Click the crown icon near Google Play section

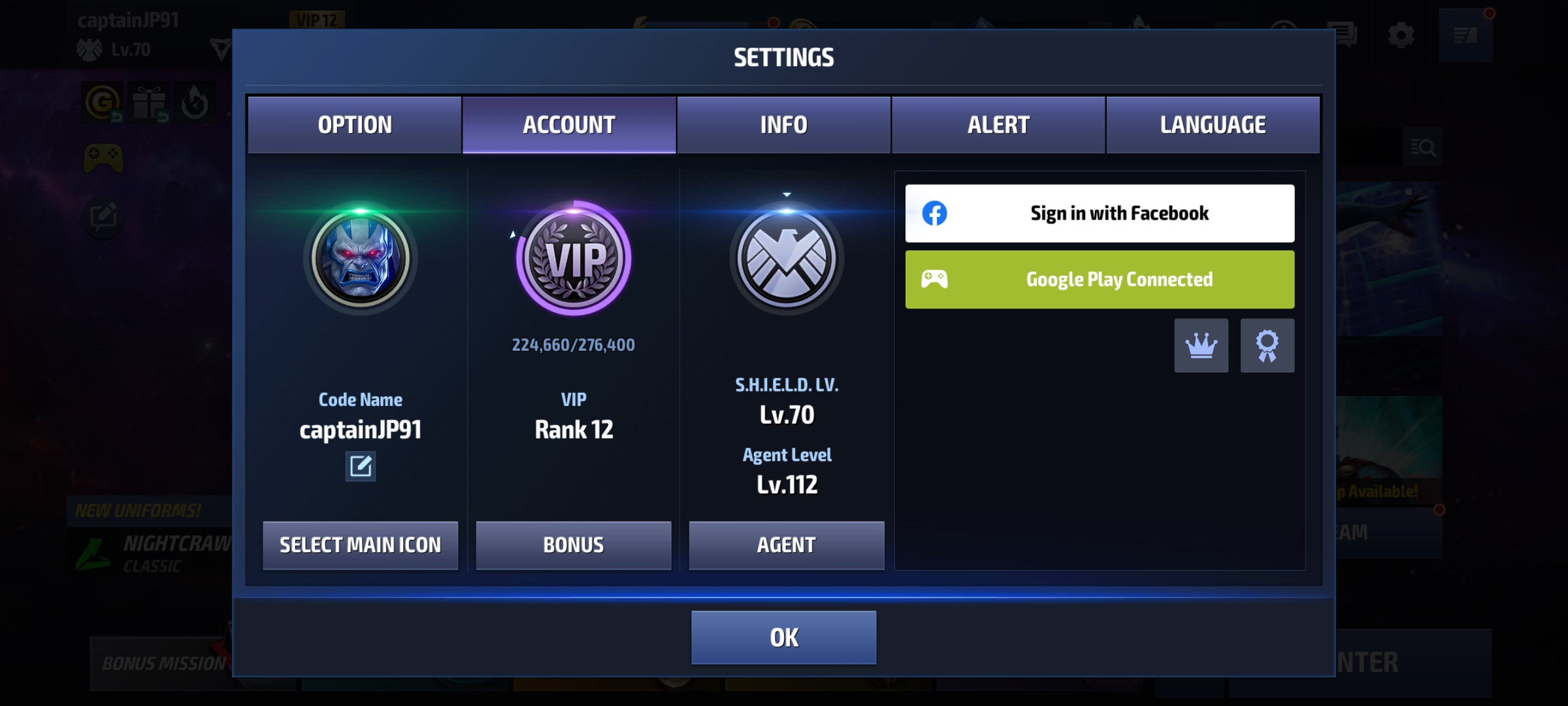pyautogui.click(x=1201, y=346)
